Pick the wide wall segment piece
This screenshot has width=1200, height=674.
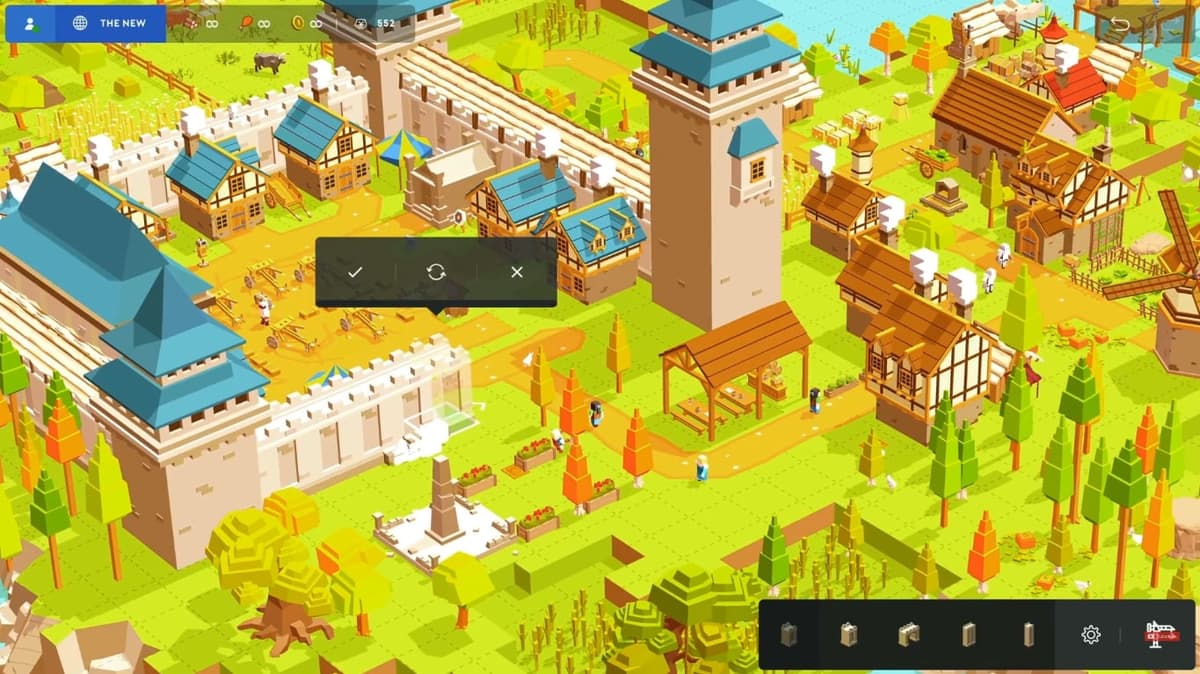tap(968, 634)
